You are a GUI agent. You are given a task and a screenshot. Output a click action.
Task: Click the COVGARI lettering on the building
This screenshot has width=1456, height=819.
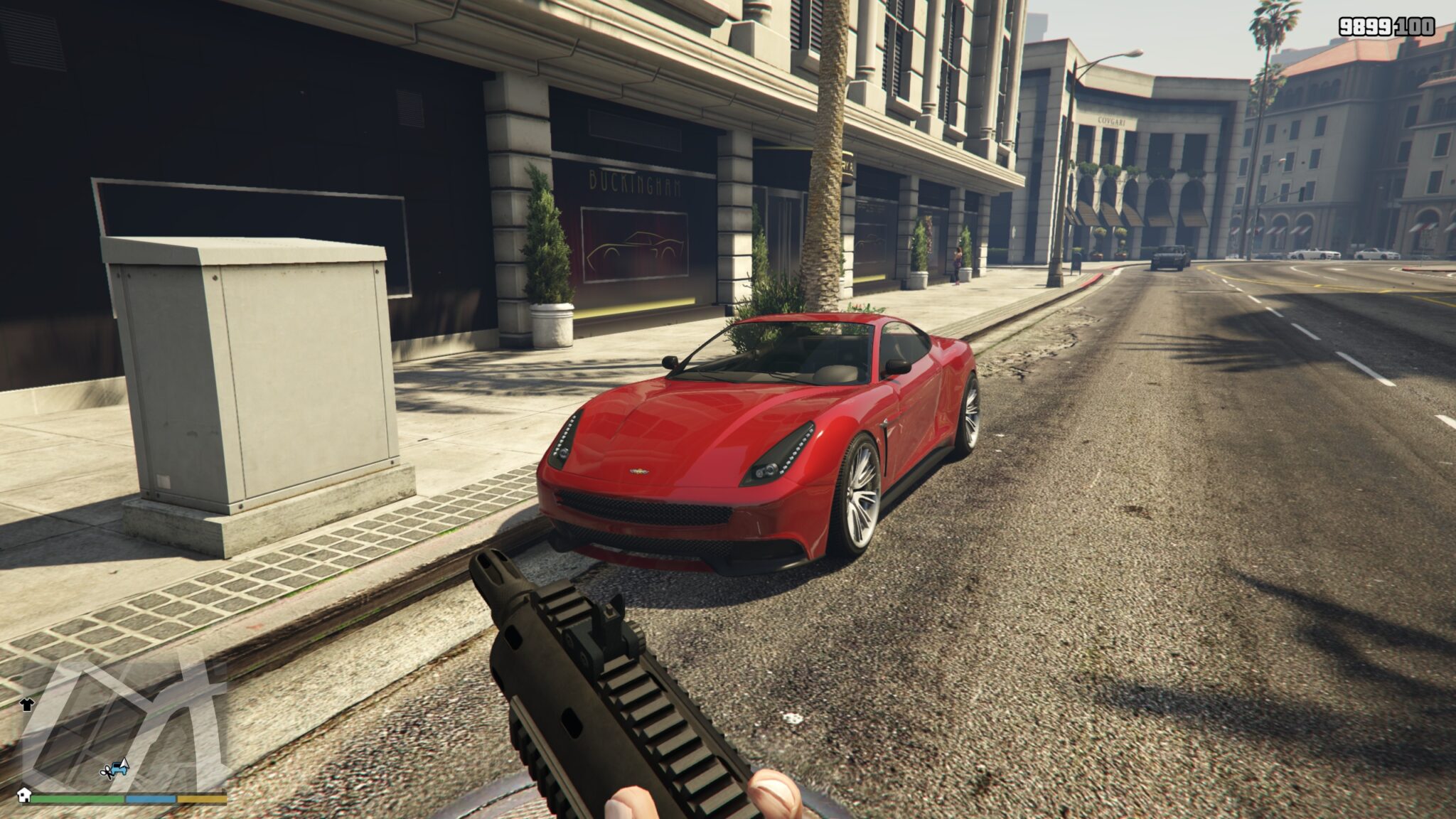coord(1112,122)
